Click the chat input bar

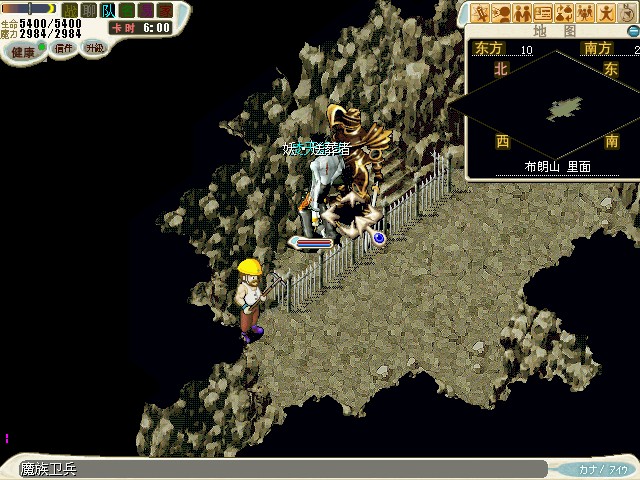(x=280, y=469)
